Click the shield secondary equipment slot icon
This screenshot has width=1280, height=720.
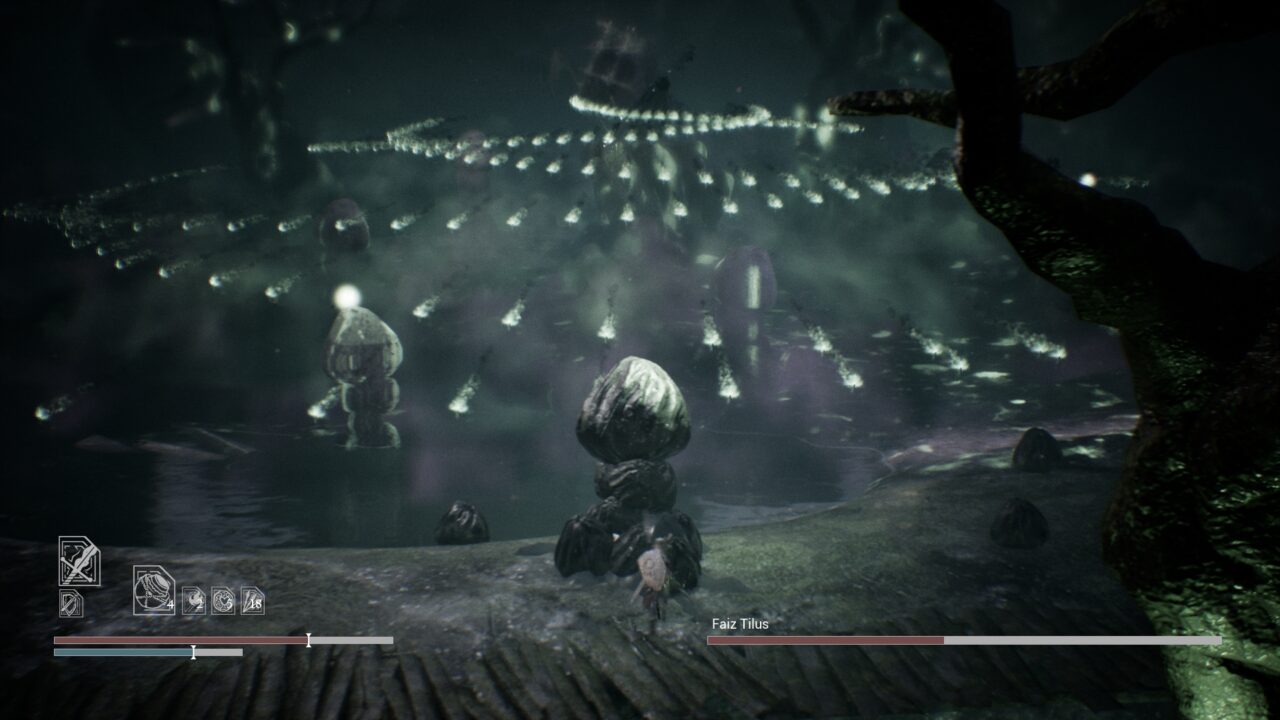(70, 602)
